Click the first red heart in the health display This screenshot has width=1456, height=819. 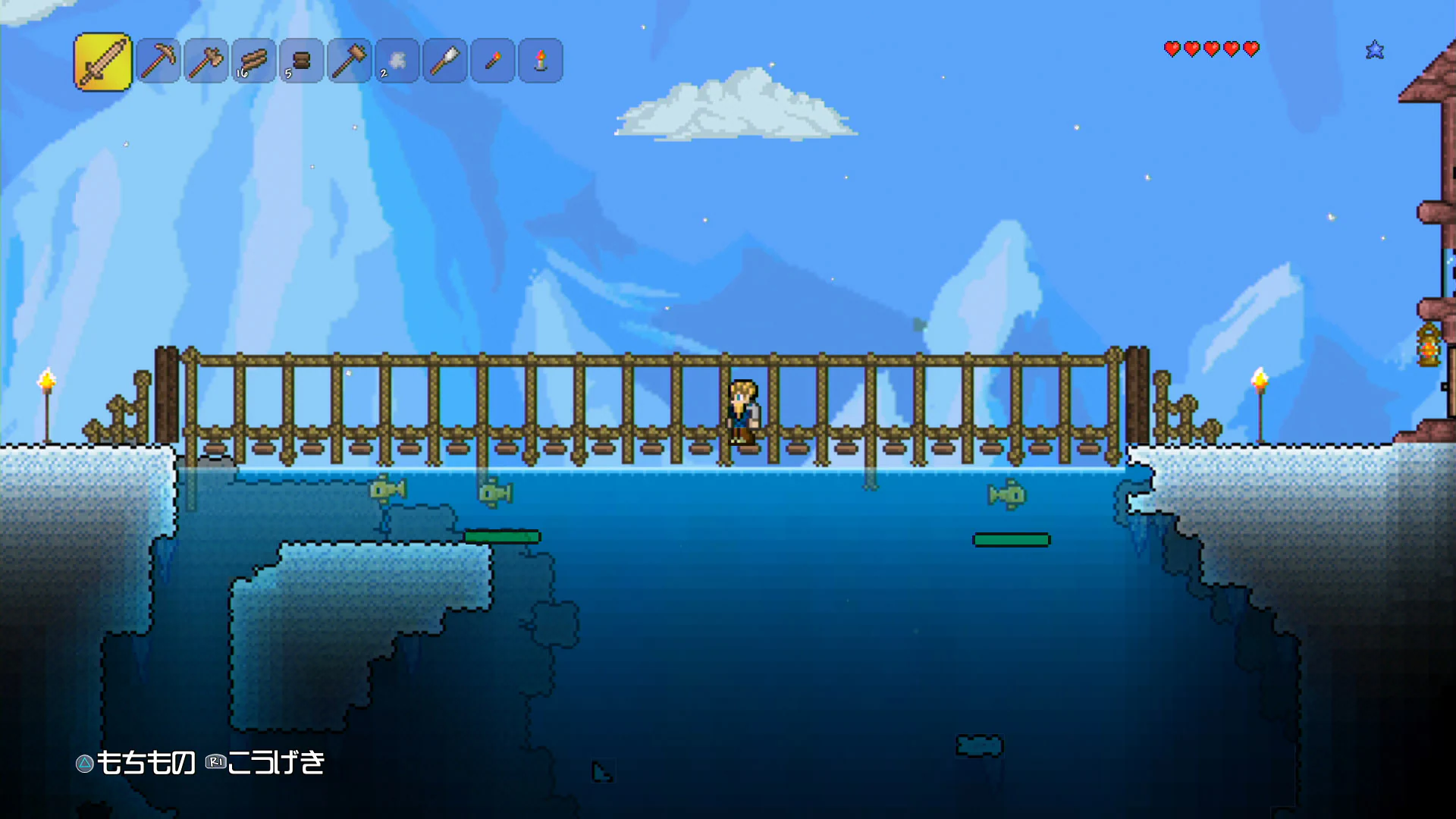[x=1171, y=49]
